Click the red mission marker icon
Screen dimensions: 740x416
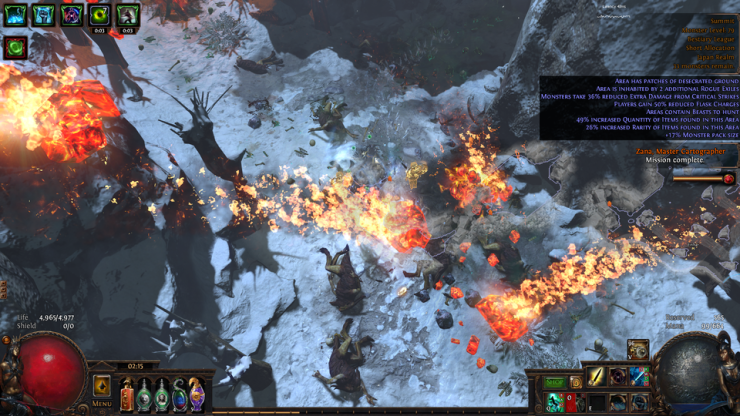pos(728,179)
